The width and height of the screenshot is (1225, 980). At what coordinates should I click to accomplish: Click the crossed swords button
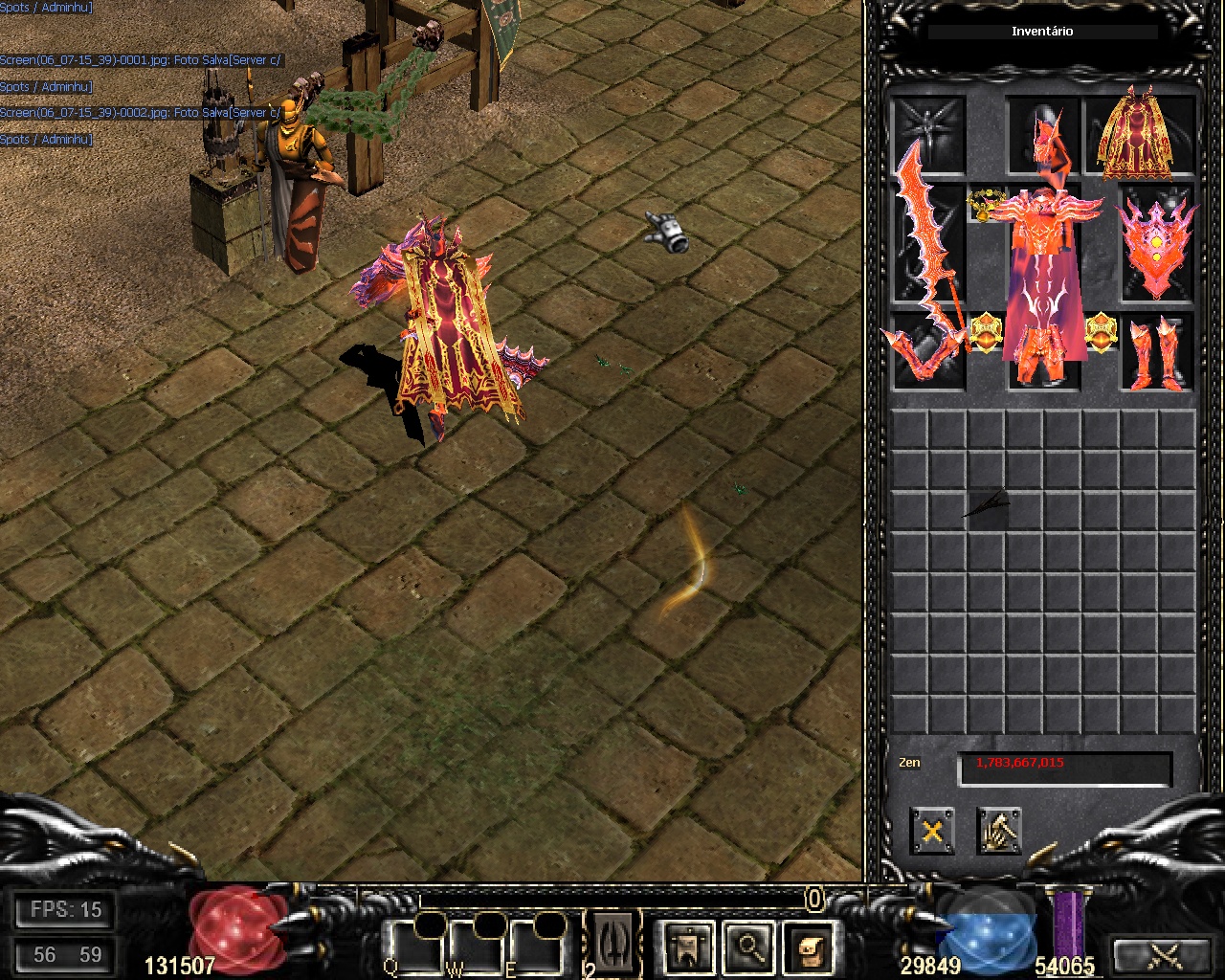(1166, 955)
